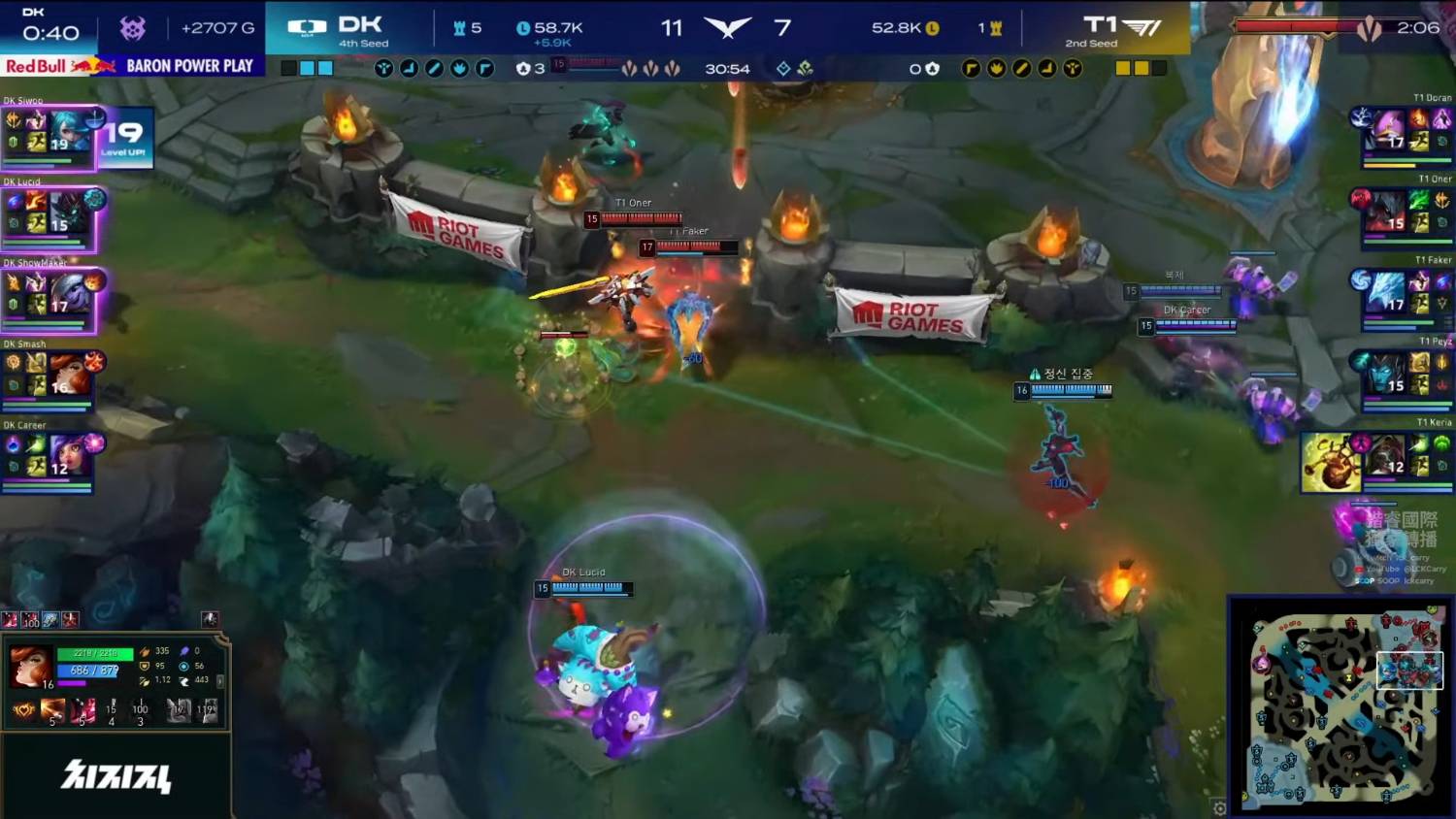This screenshot has width=1456, height=819.
Task: Select T1 Keria's champion portrait
Action: point(1386,454)
